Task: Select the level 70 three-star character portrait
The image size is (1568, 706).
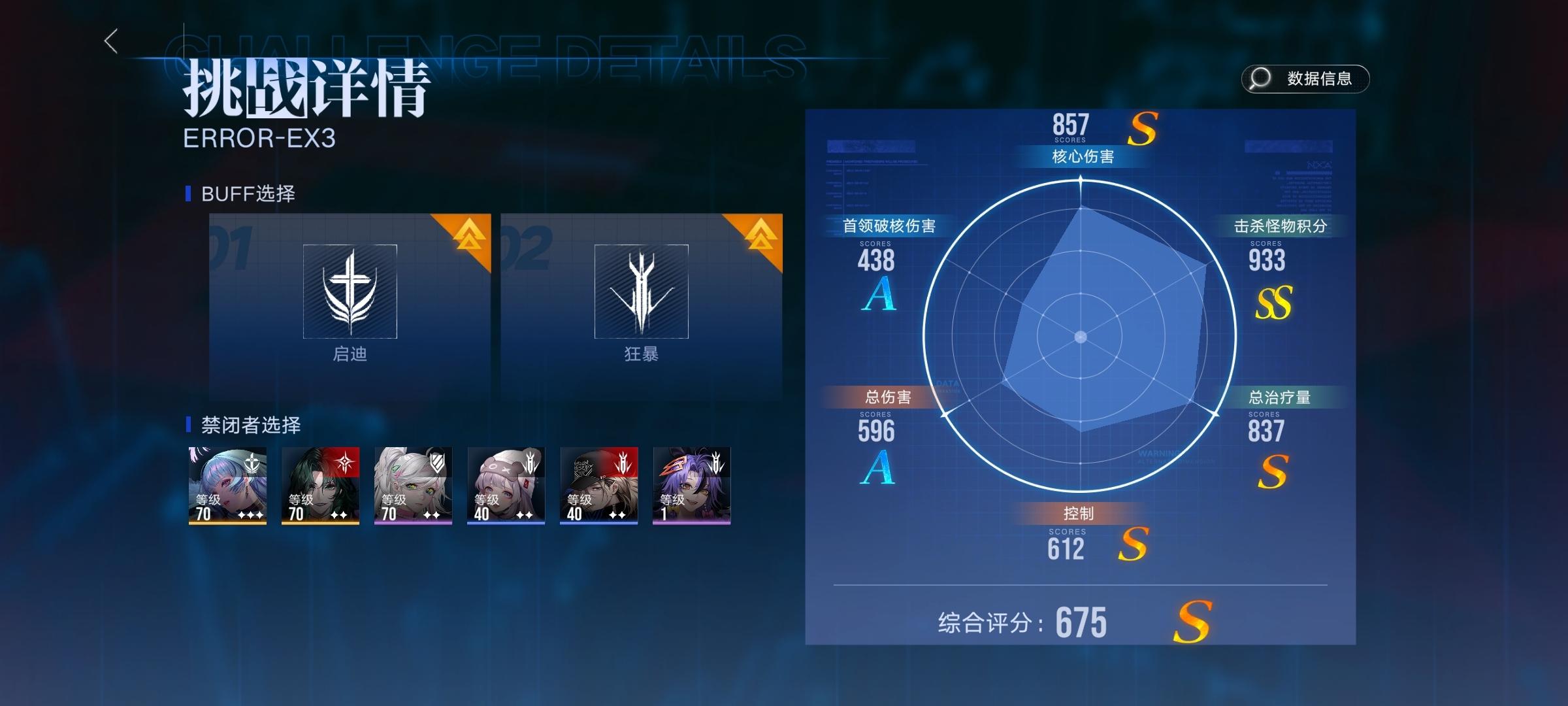Action: (227, 484)
